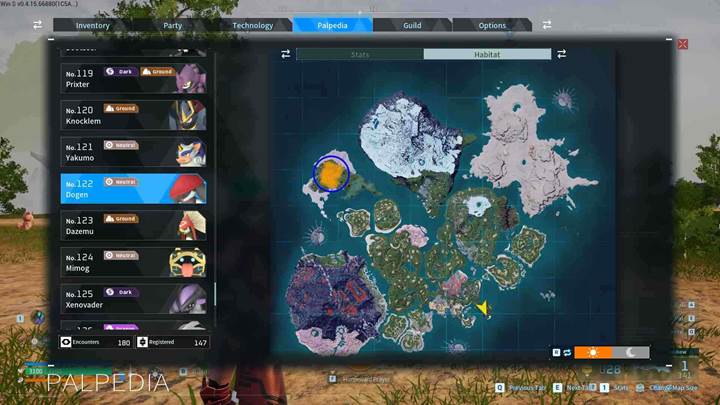Select No.119 Prixter entry

[x=134, y=78]
